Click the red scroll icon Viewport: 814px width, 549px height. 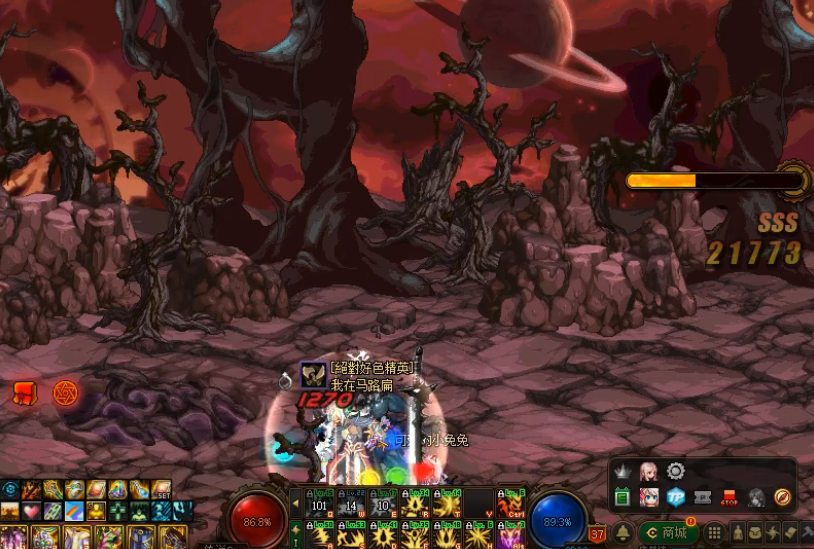point(24,393)
